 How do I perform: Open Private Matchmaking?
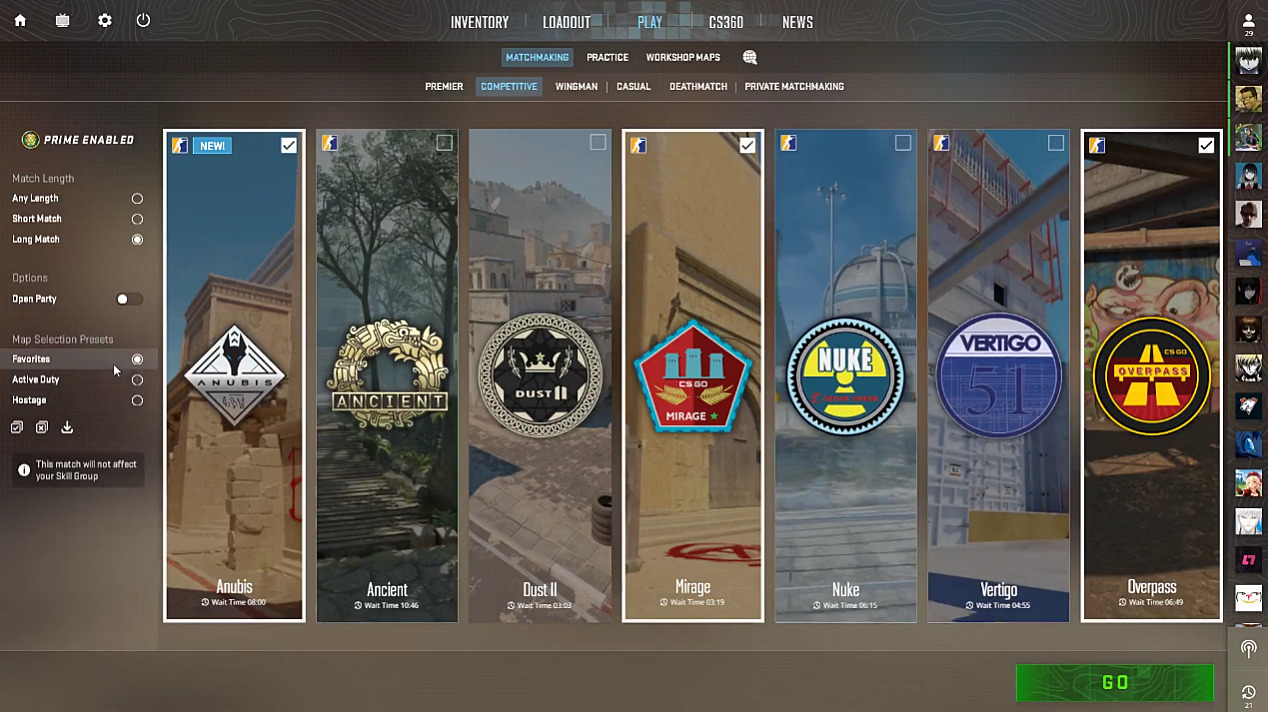tap(794, 87)
